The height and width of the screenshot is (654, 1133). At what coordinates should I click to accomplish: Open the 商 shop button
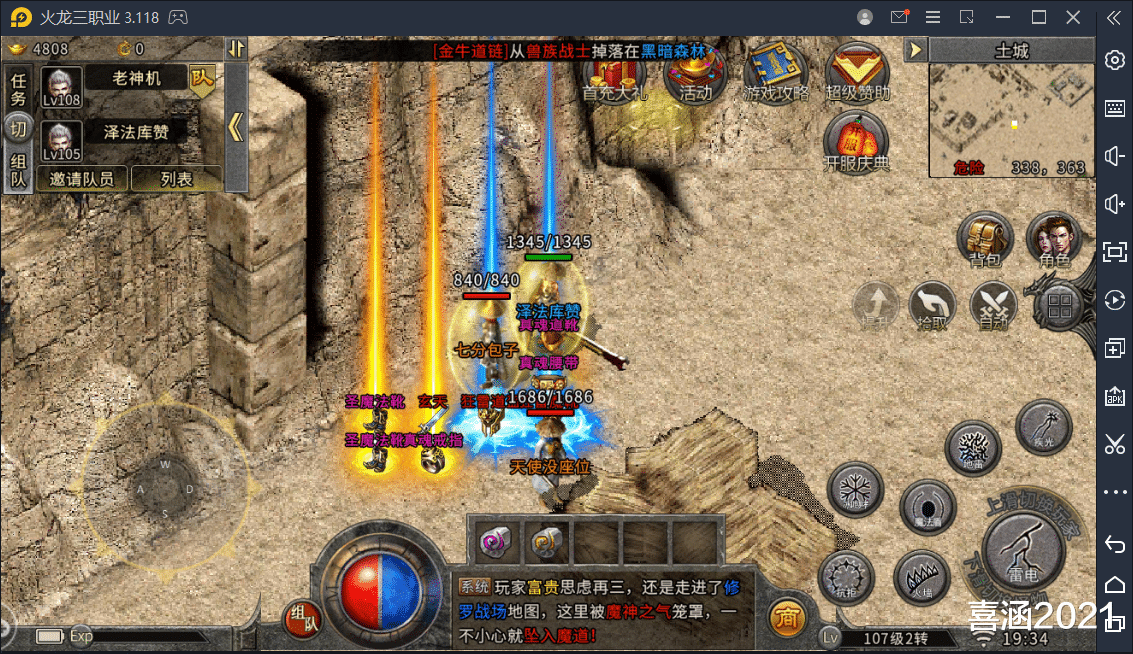tap(787, 617)
